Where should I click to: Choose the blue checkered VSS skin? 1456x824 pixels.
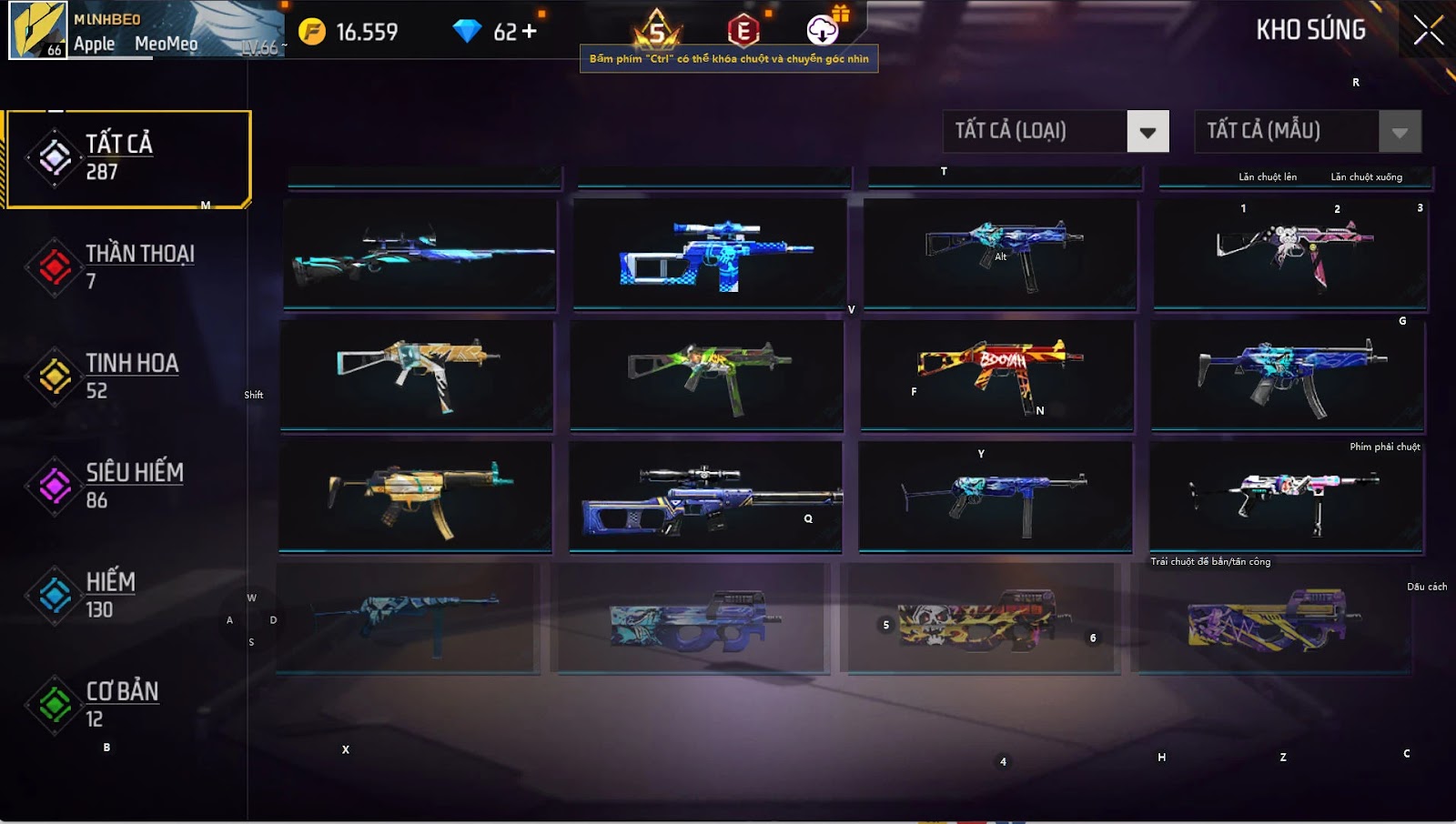(710, 254)
